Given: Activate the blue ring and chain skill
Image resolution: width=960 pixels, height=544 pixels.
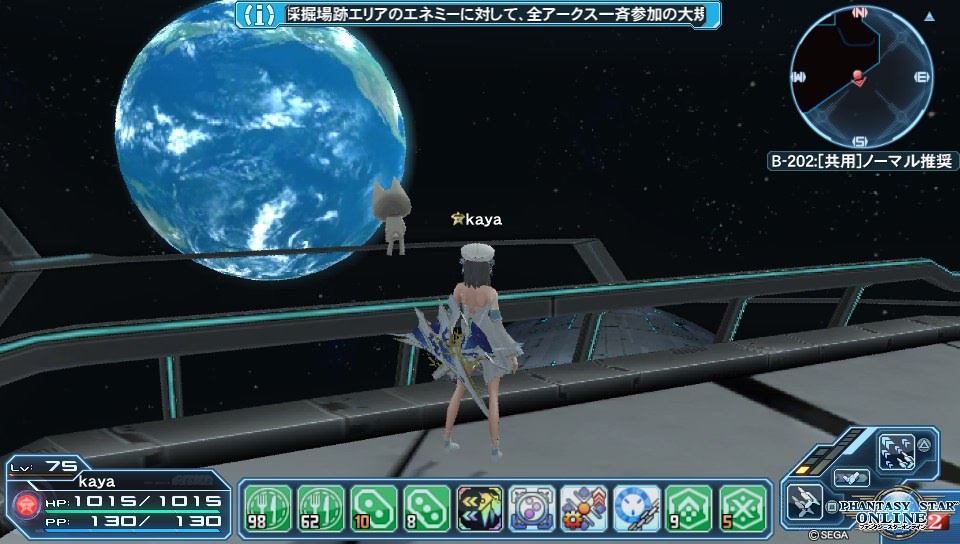Looking at the screenshot, I should click(637, 509).
